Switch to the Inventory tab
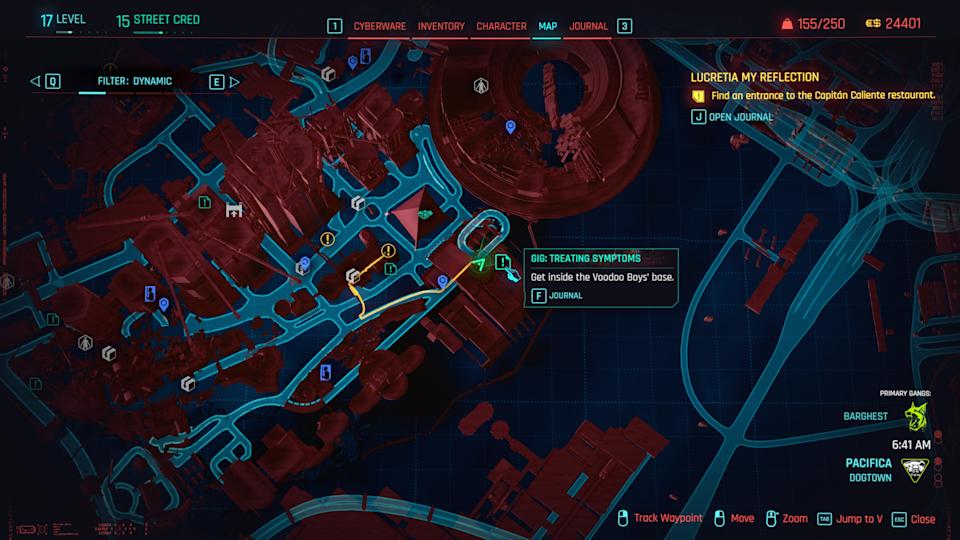The height and width of the screenshot is (540, 960). pos(441,26)
